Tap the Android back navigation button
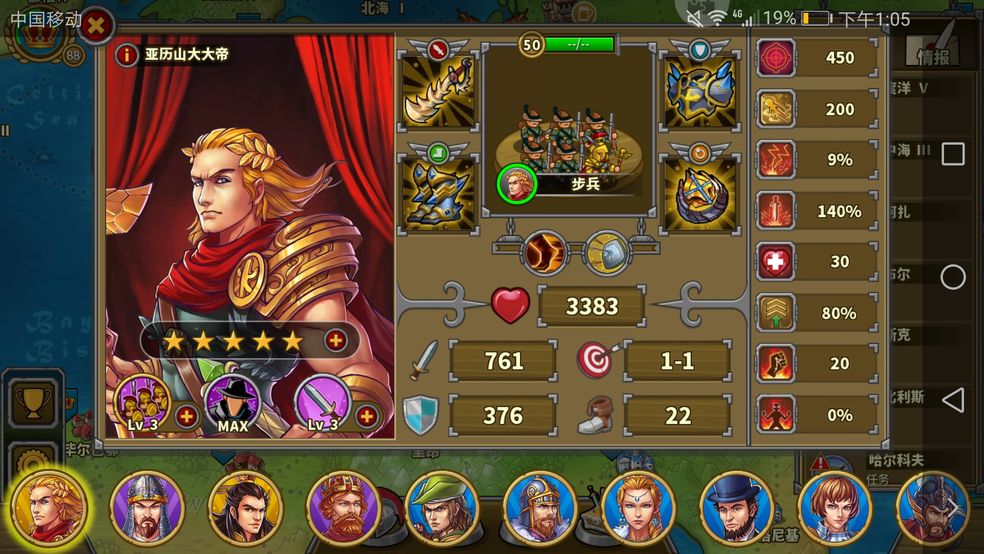984x554 pixels. pyautogui.click(x=953, y=401)
